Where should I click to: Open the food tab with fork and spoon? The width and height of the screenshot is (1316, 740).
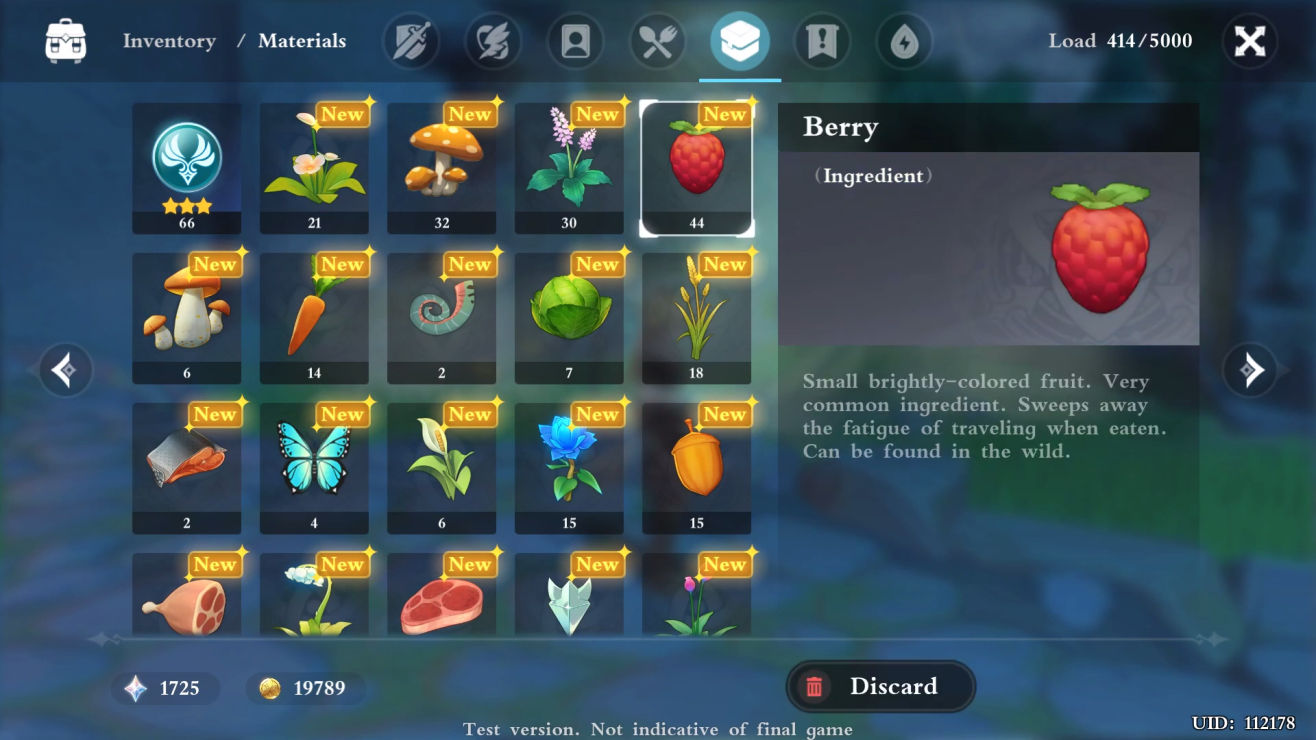pyautogui.click(x=657, y=42)
